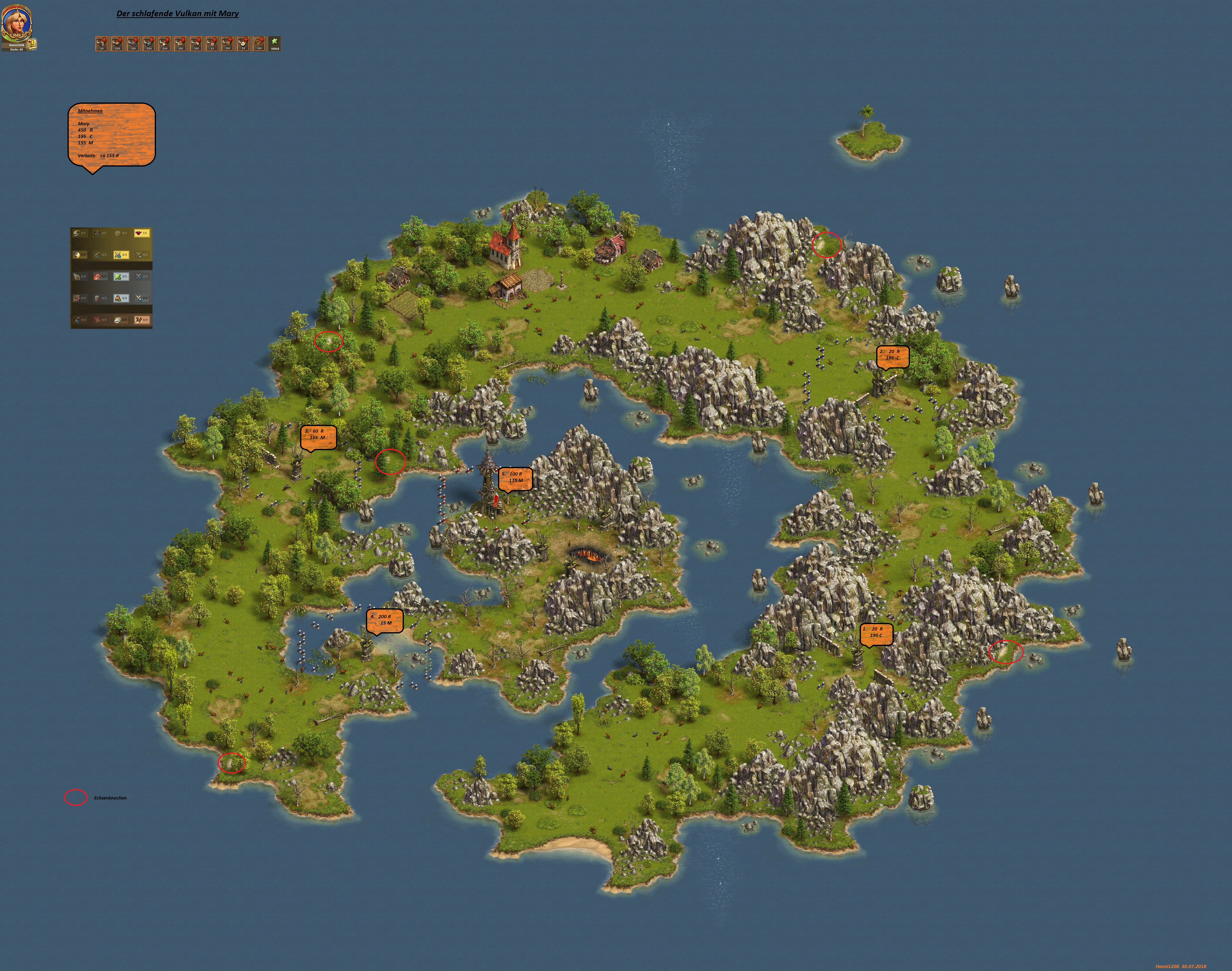Choose the bearded soldier plus skill
1232x971 pixels.
(122, 298)
